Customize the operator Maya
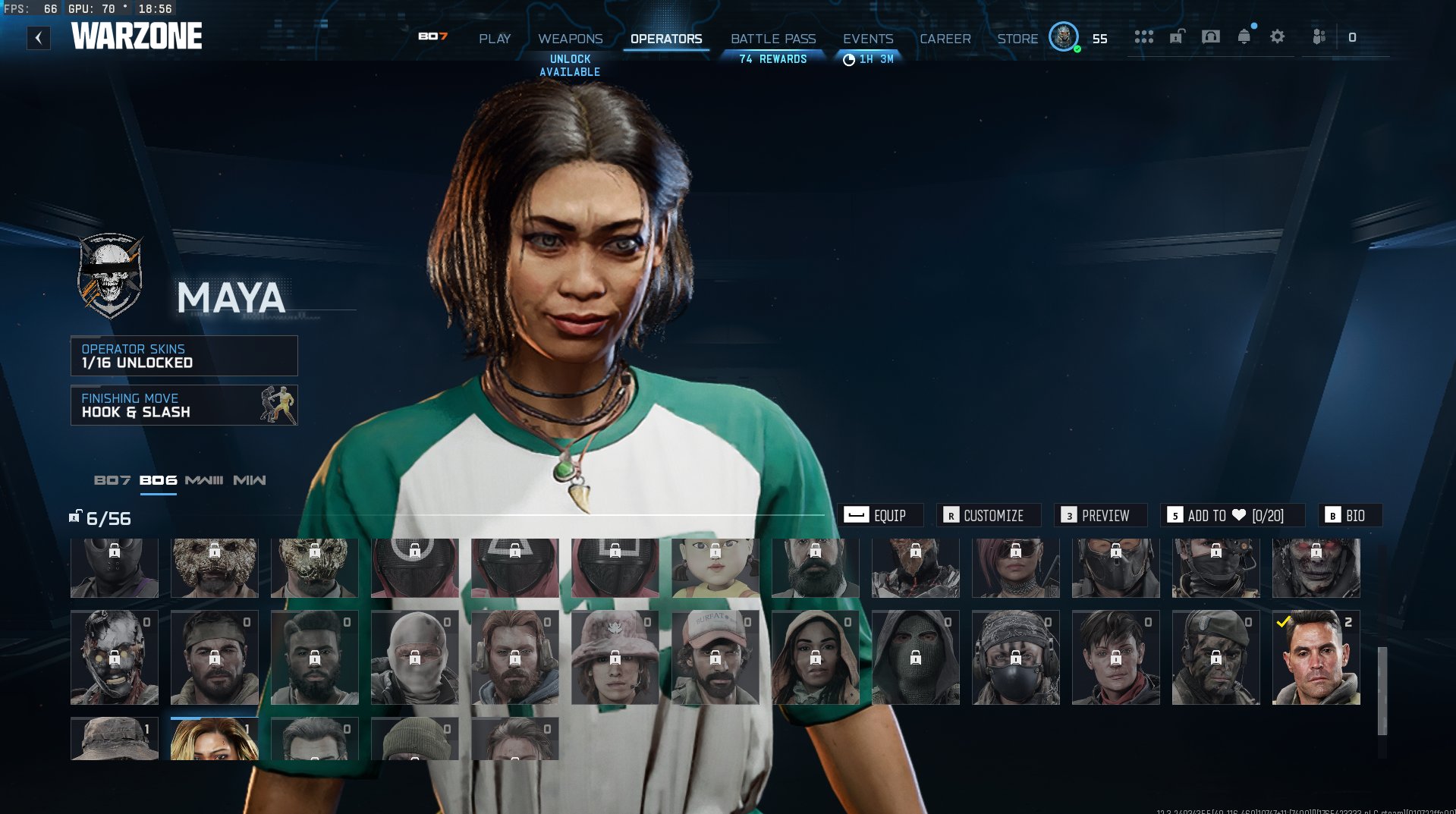 click(x=988, y=516)
